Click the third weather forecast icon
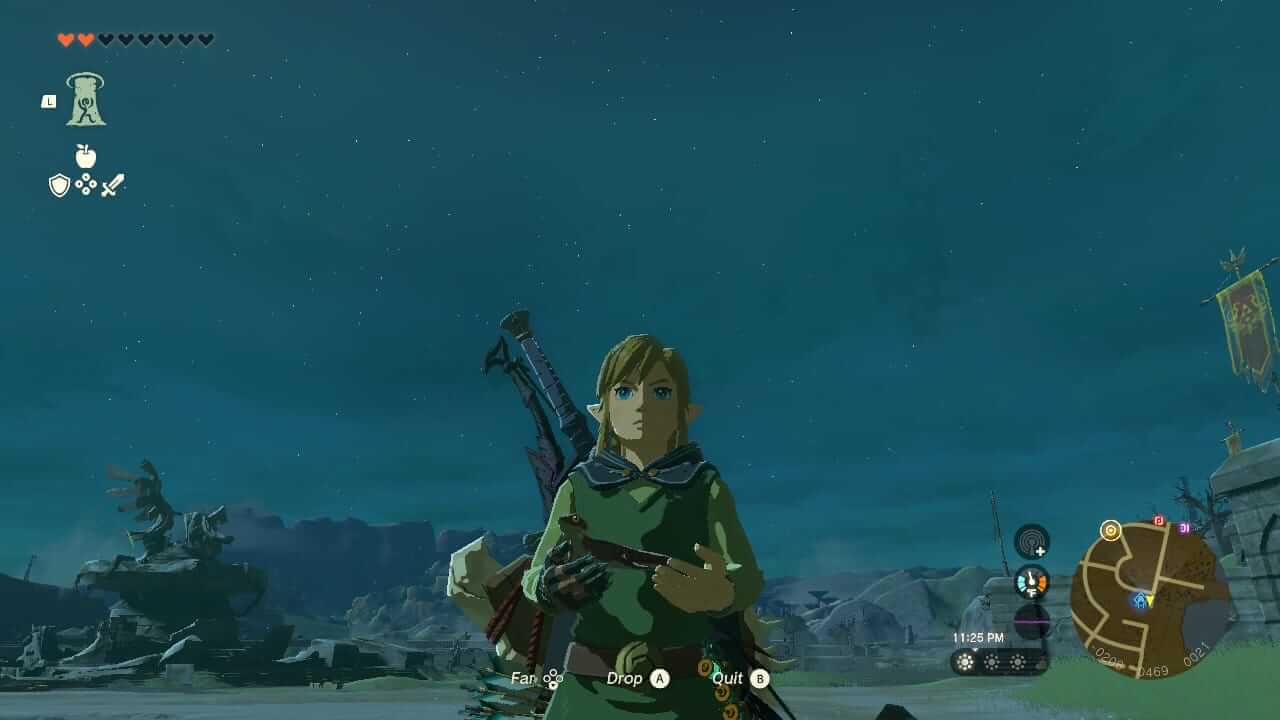 coord(1018,662)
